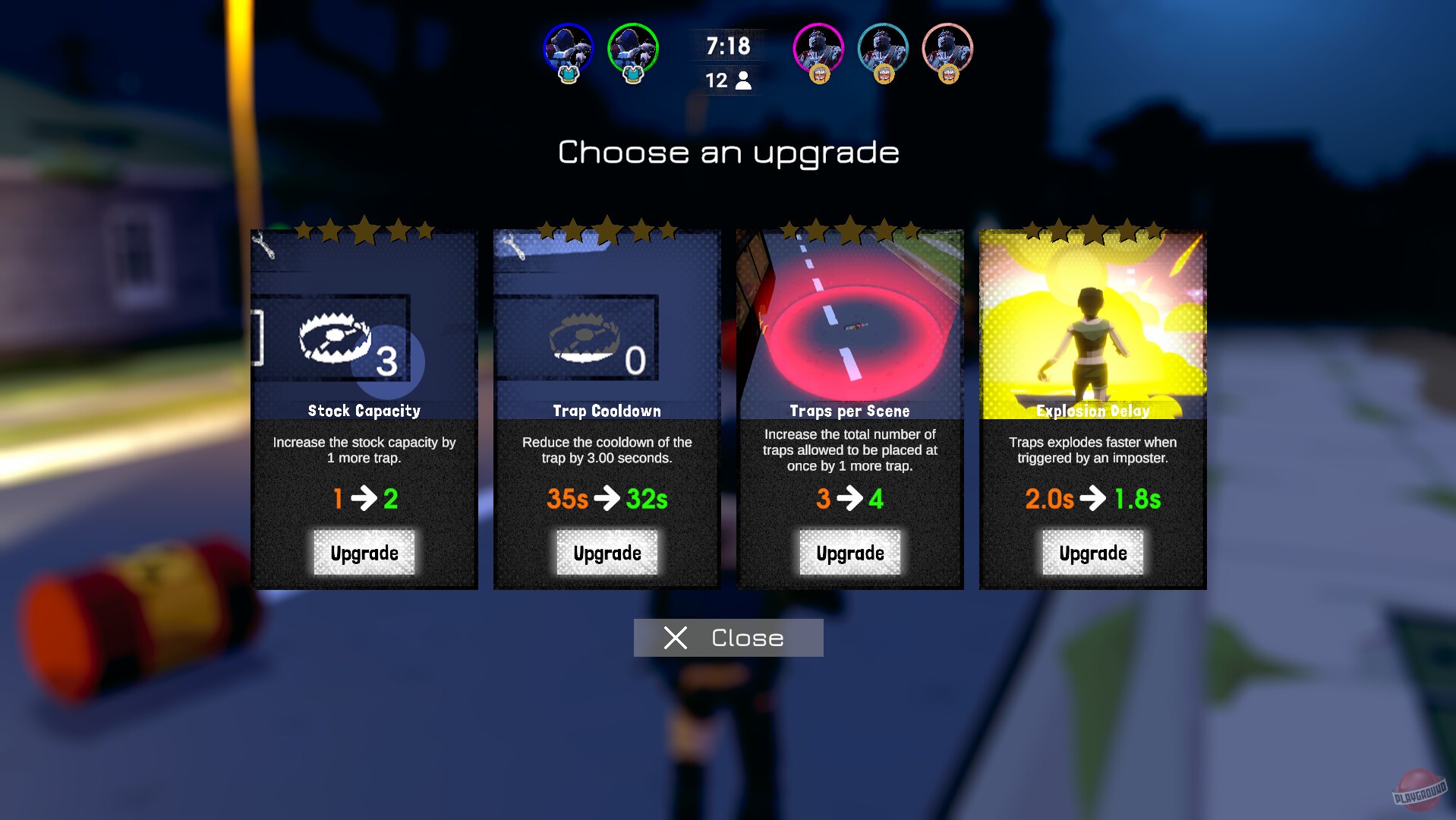Select the Explosion Delay card
The image size is (1456, 820).
pyautogui.click(x=1092, y=326)
